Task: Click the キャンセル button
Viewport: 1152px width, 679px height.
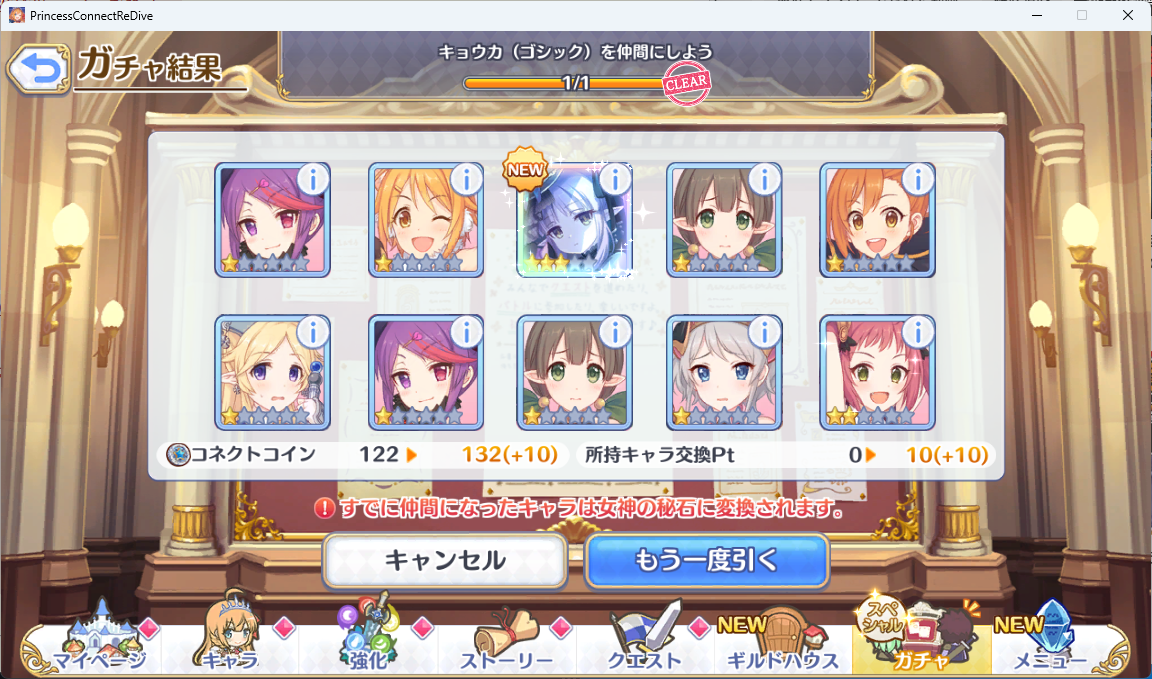Action: tap(444, 561)
